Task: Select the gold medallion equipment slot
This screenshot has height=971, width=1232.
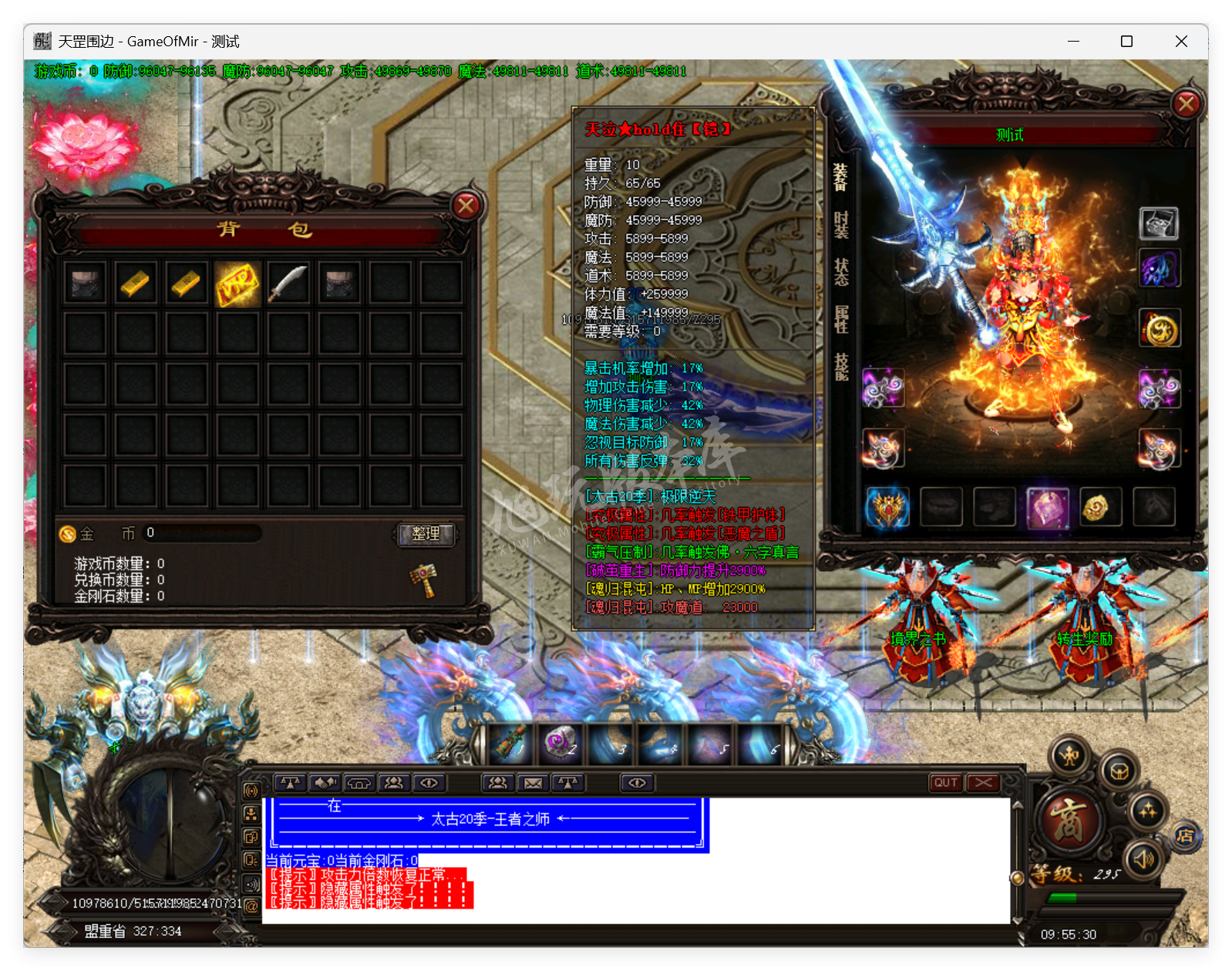Action: point(1160,331)
